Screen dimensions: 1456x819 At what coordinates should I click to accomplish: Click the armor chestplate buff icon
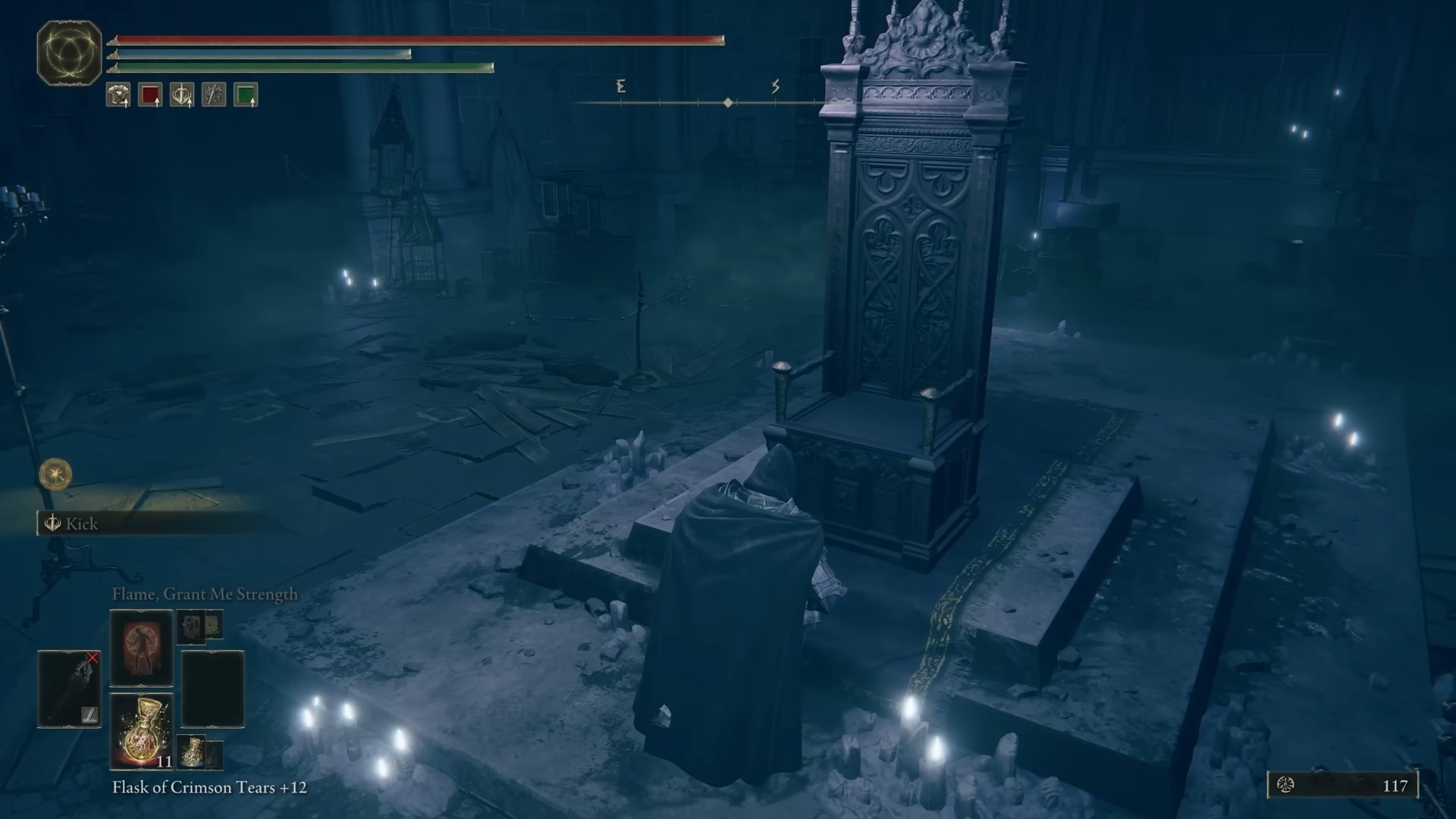click(x=118, y=95)
